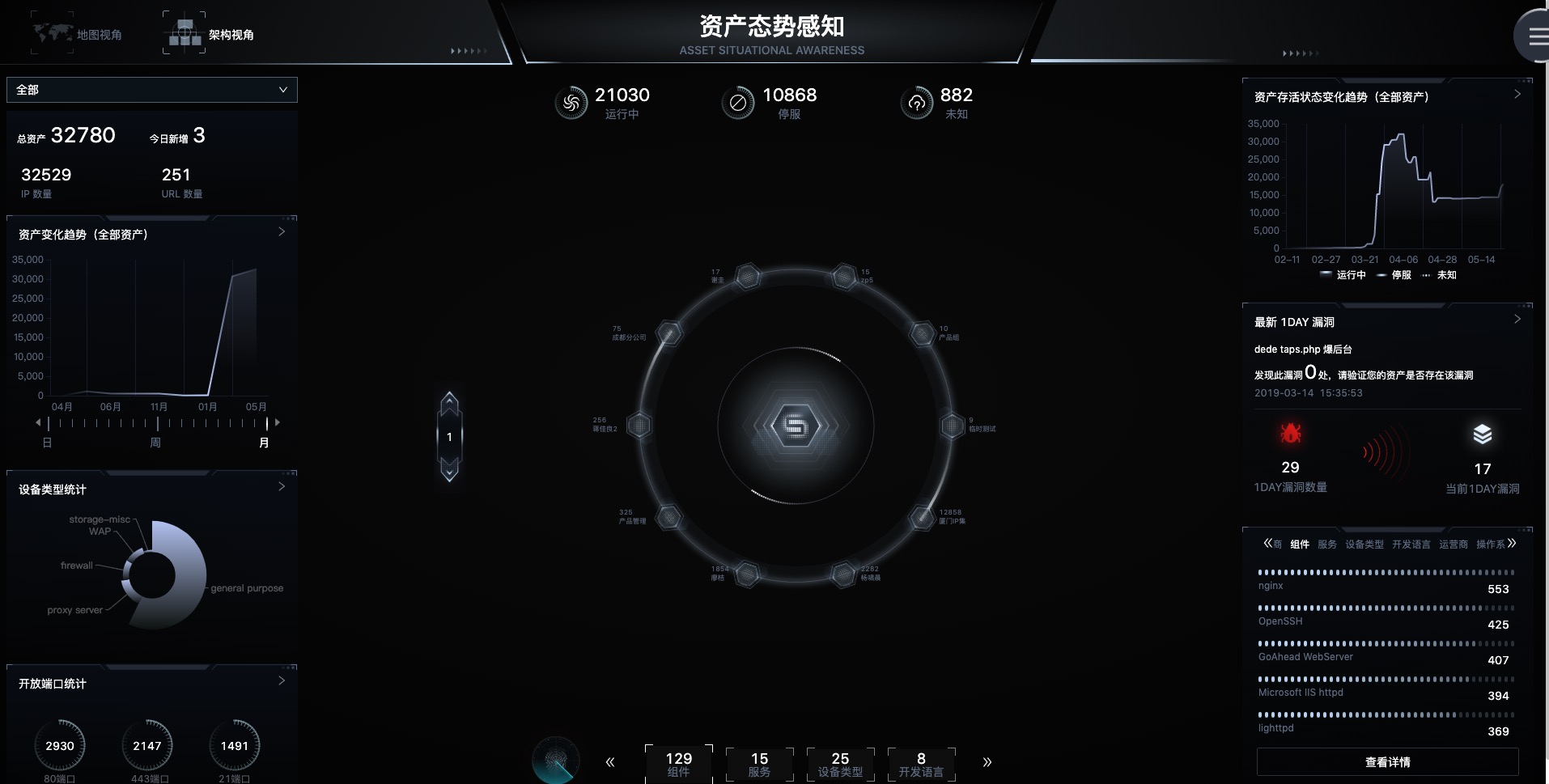
Task: Expand the 资产存活状态变化趋势 panel arrow
Action: pyautogui.click(x=1517, y=95)
